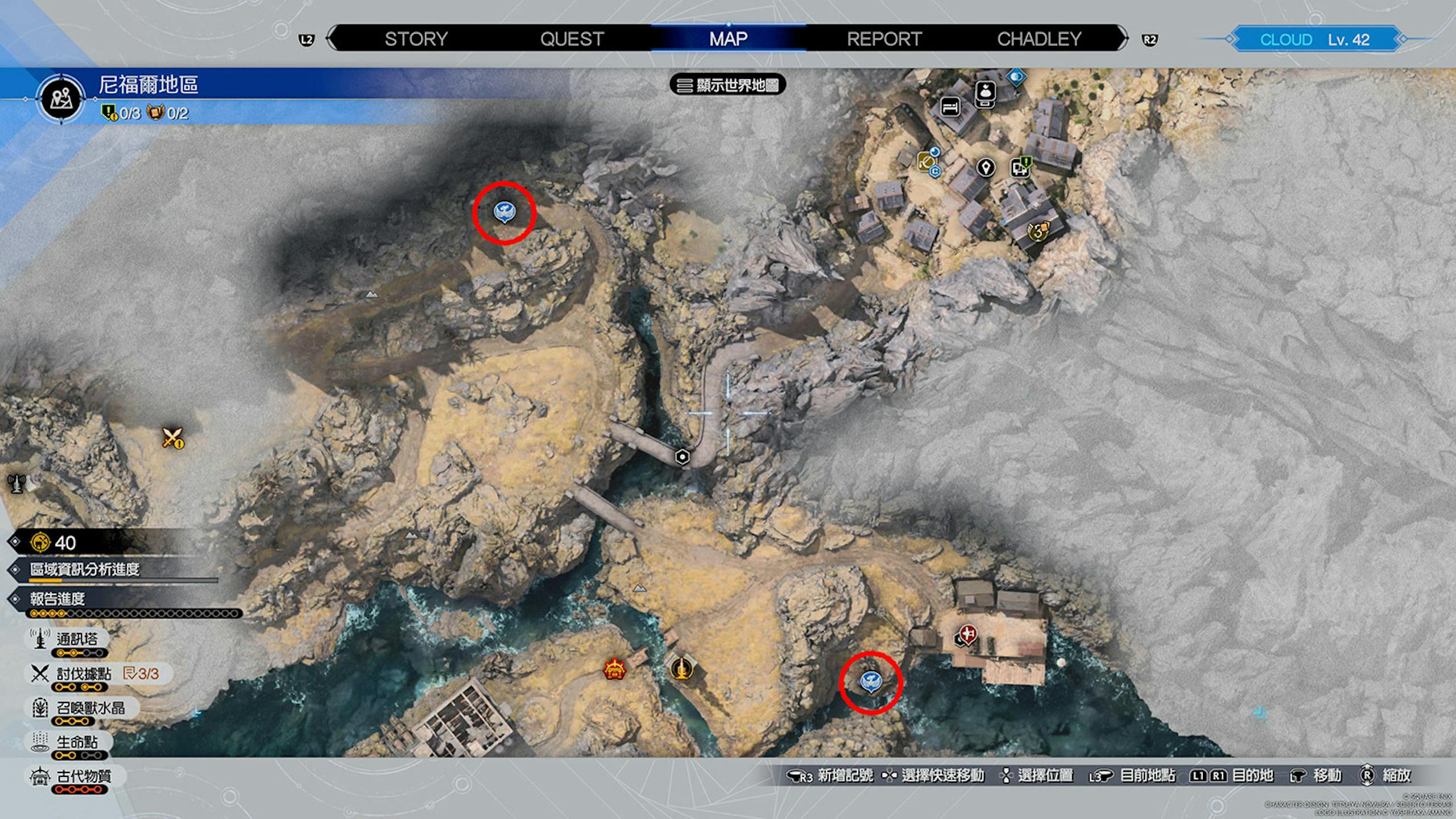Viewport: 1456px width, 819px height.
Task: Click the location pin marker in town
Action: [986, 168]
